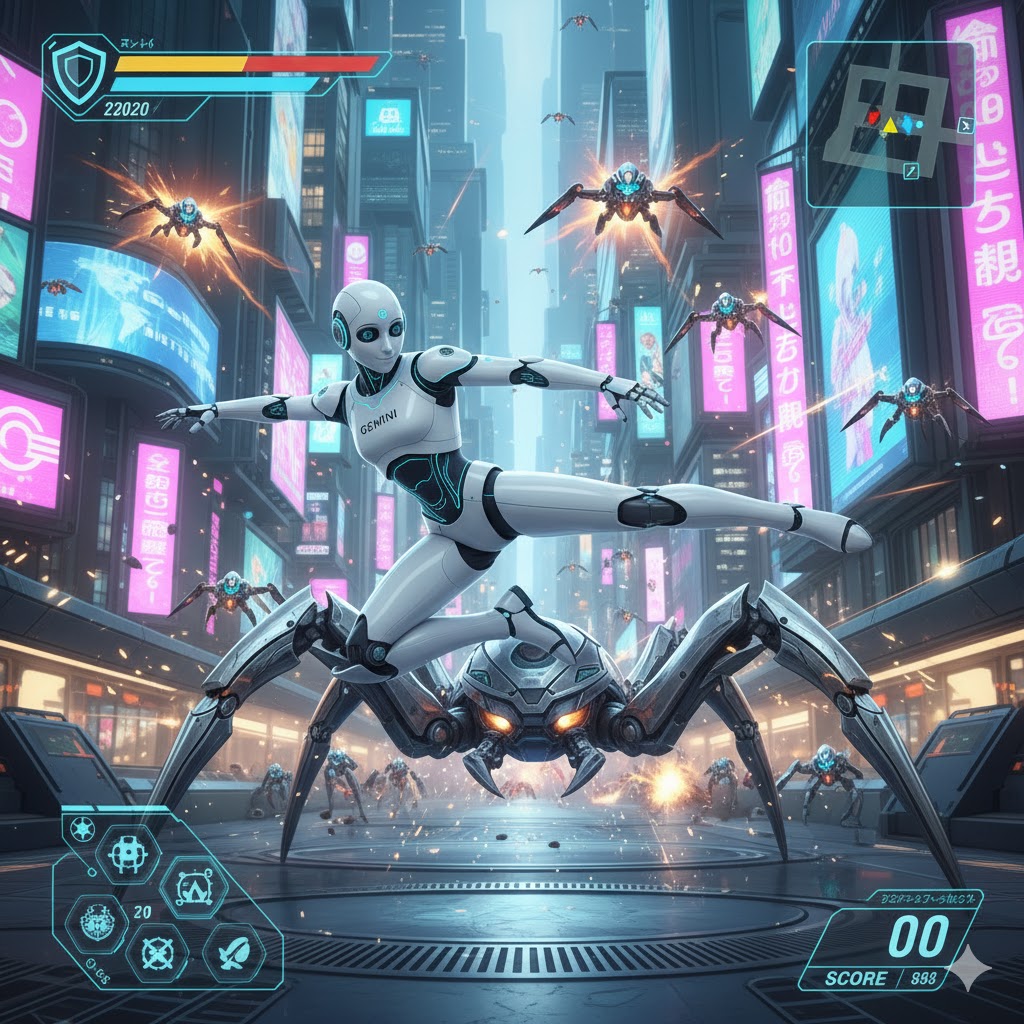
Task: Activate the robot-head targeting ability
Action: (127, 853)
